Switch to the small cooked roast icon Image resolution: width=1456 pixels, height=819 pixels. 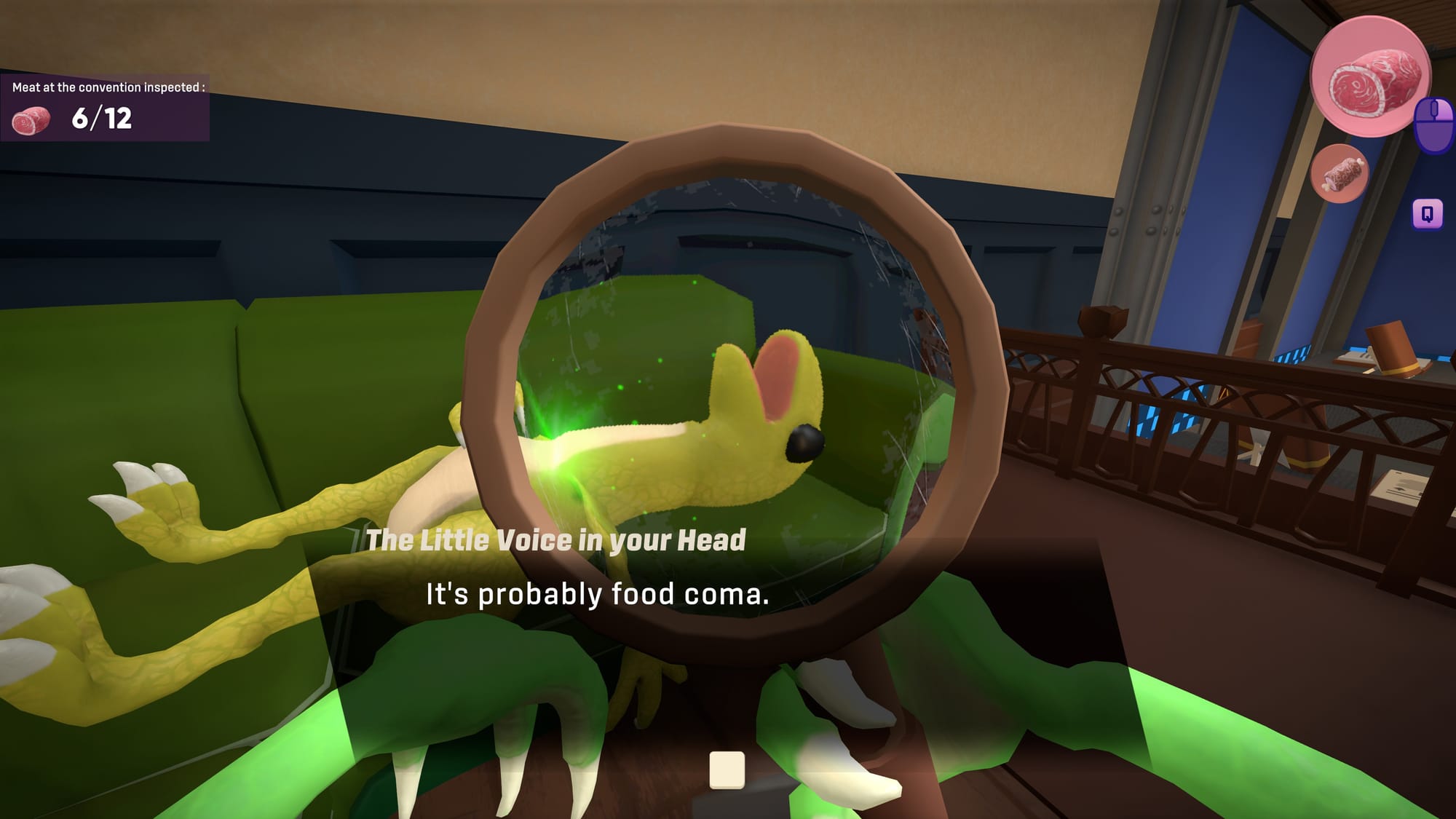(1340, 174)
